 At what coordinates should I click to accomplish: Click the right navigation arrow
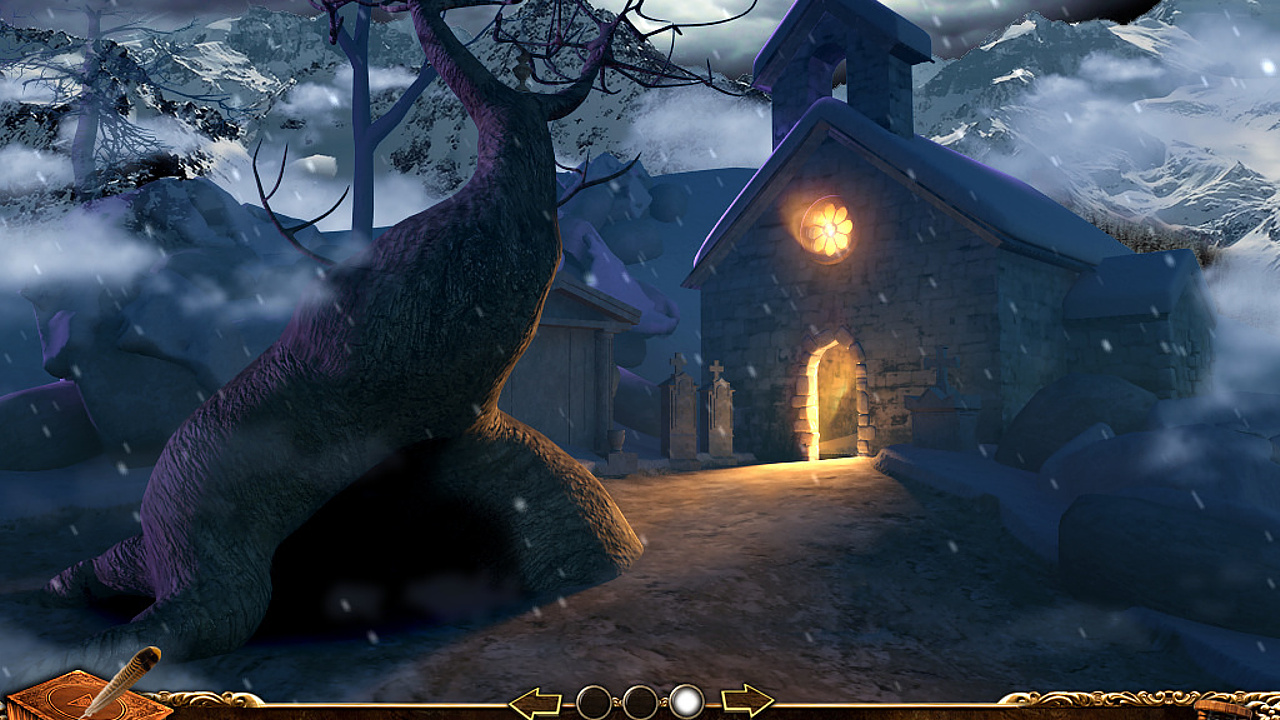[747, 699]
